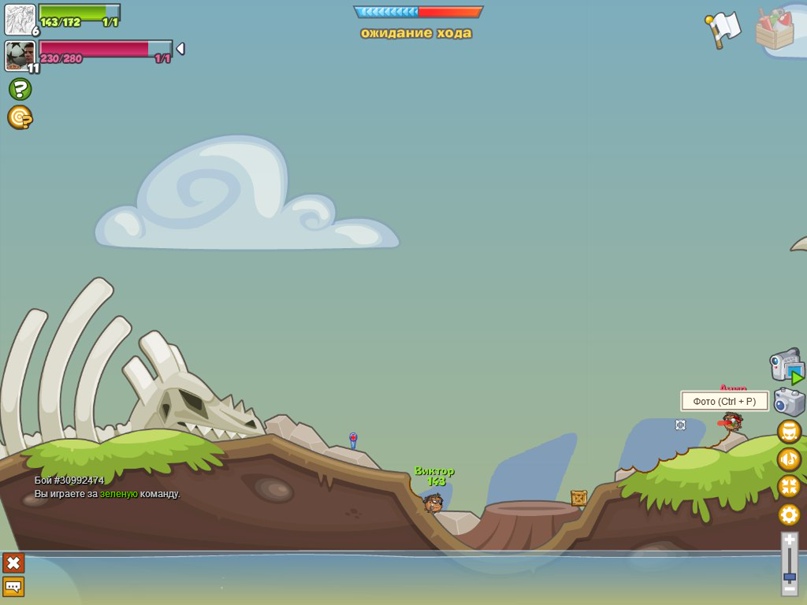Take a photo with the camera icon
The height and width of the screenshot is (605, 807).
tap(789, 402)
